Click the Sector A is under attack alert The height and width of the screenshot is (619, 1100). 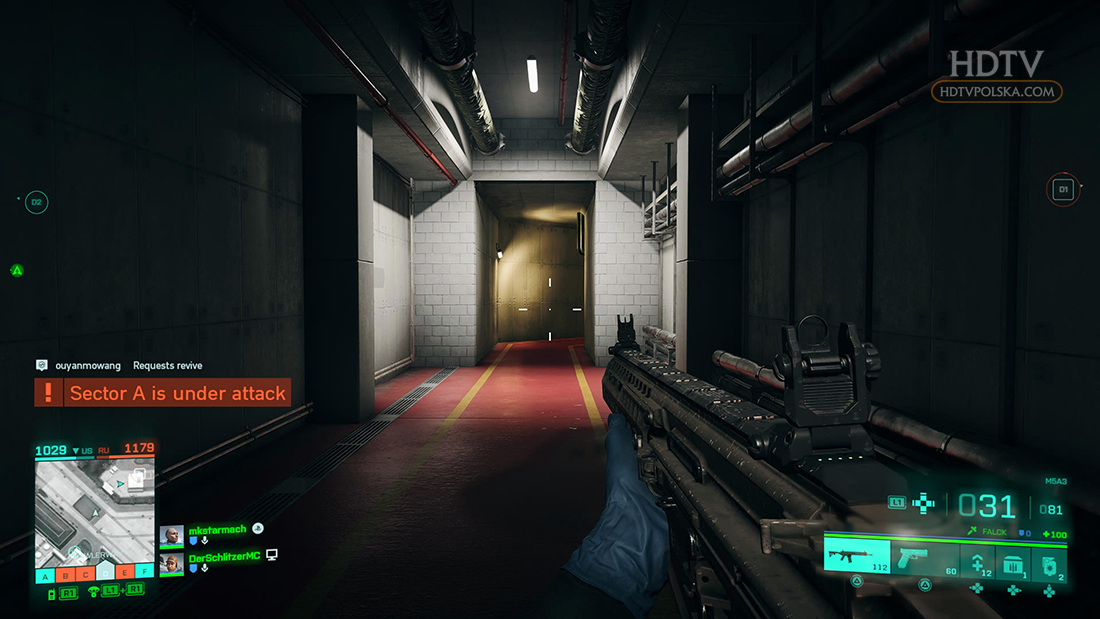[163, 393]
